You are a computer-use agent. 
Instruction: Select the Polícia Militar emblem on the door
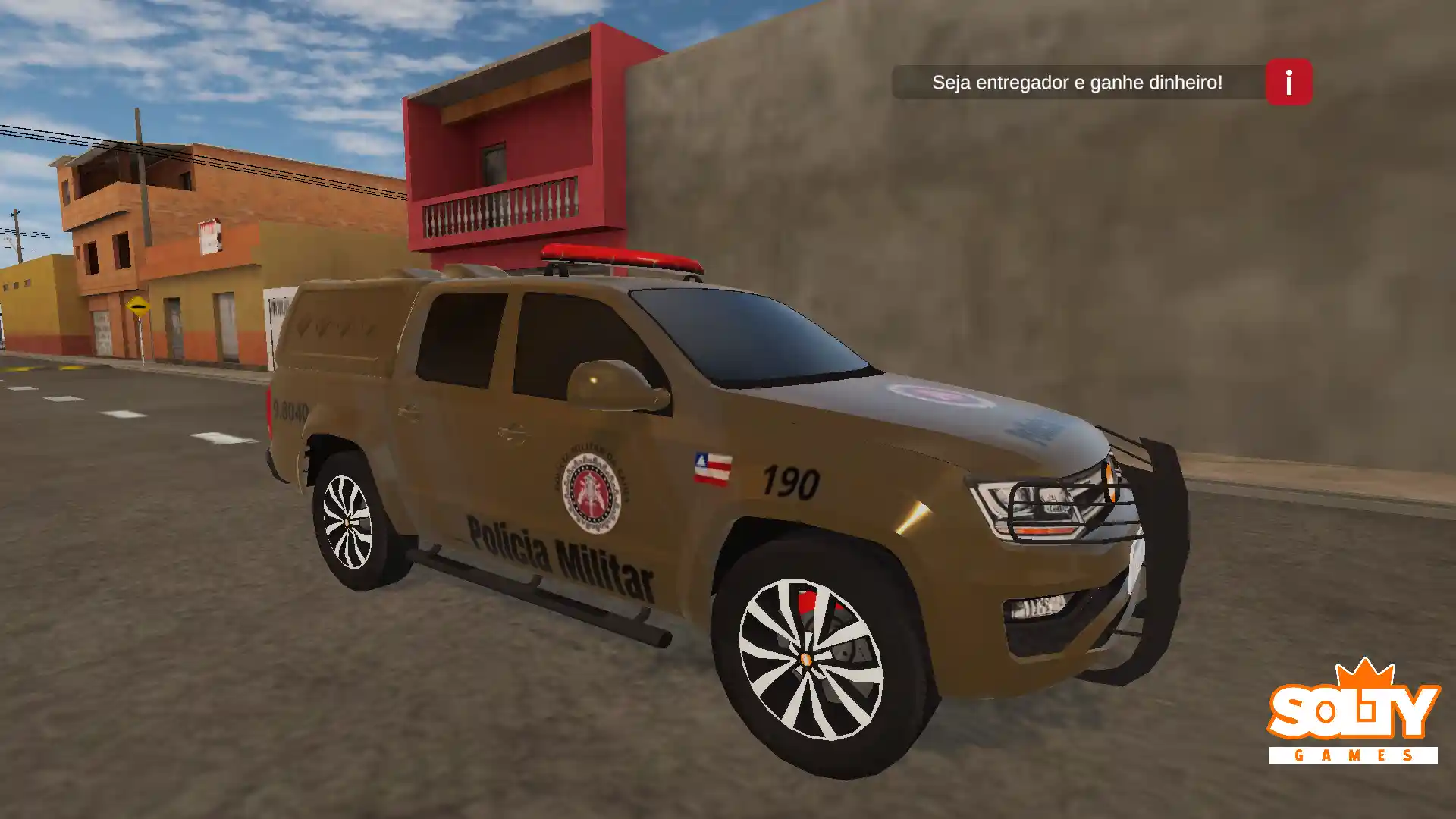[591, 493]
